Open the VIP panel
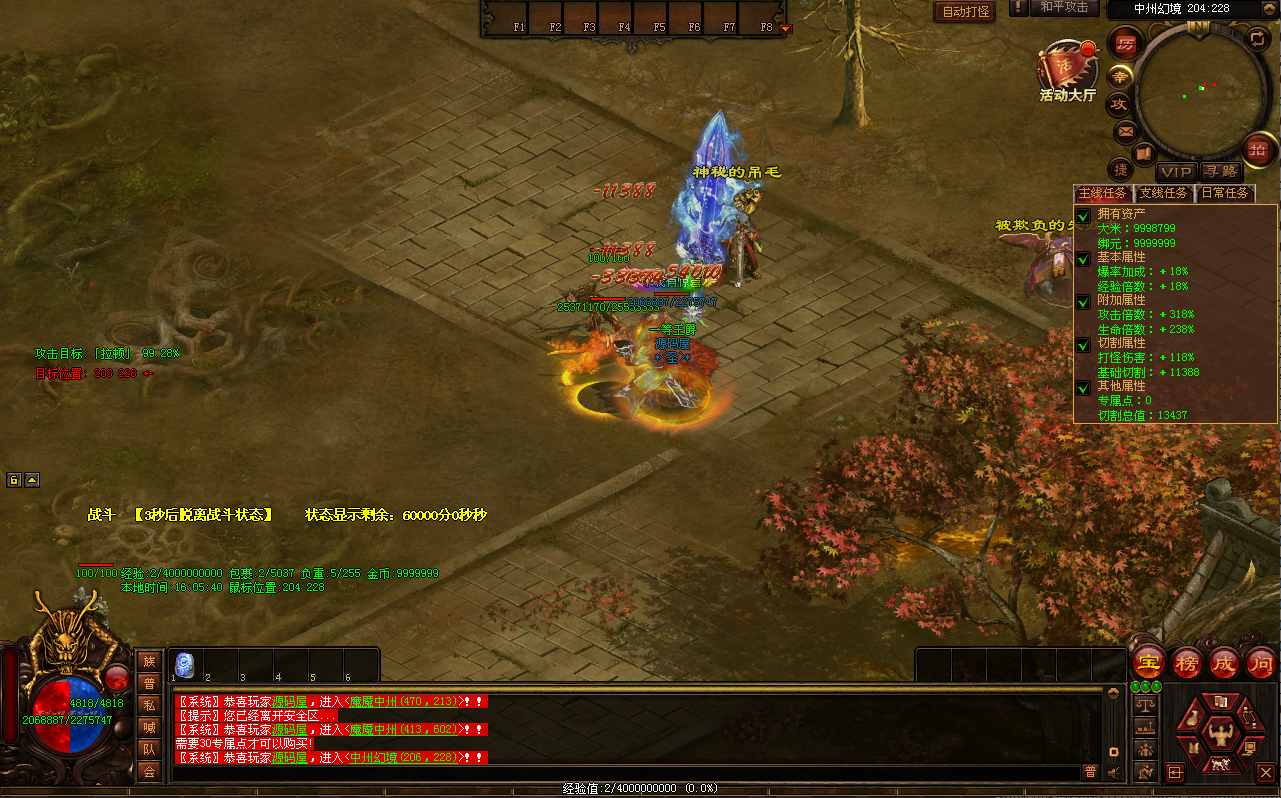 pyautogui.click(x=1177, y=172)
